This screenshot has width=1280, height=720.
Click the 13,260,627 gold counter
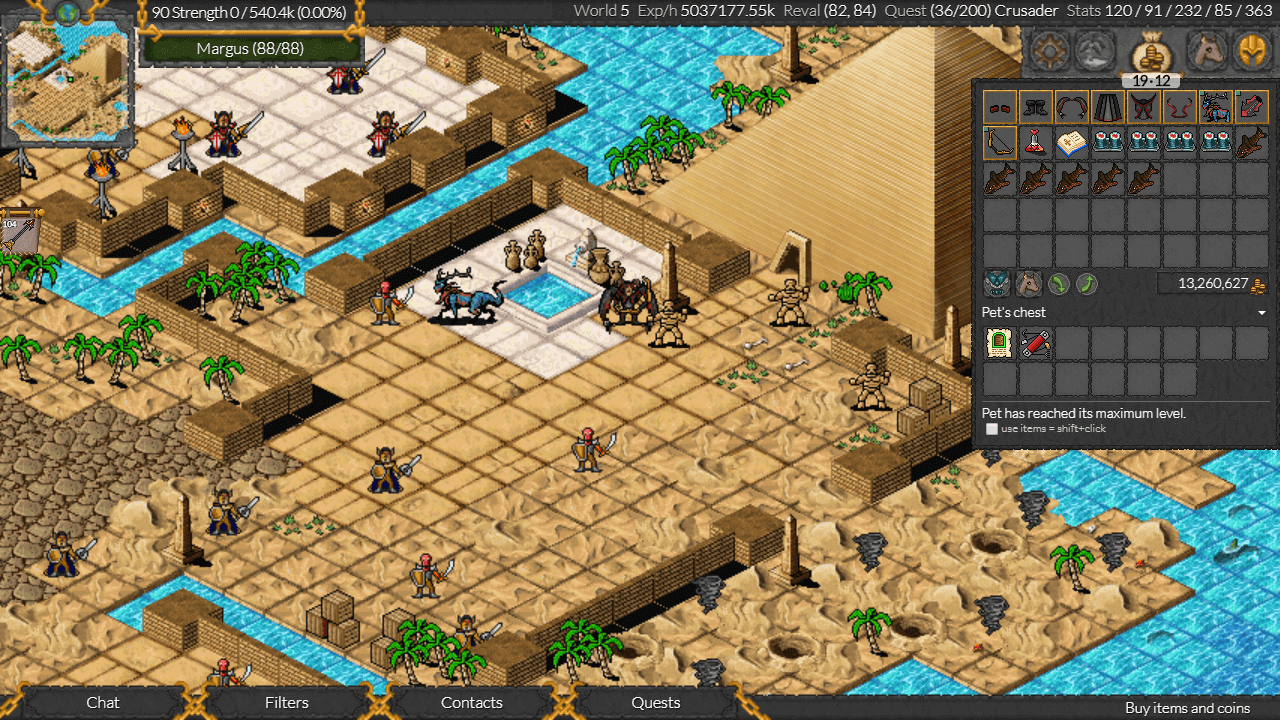[x=1212, y=283]
